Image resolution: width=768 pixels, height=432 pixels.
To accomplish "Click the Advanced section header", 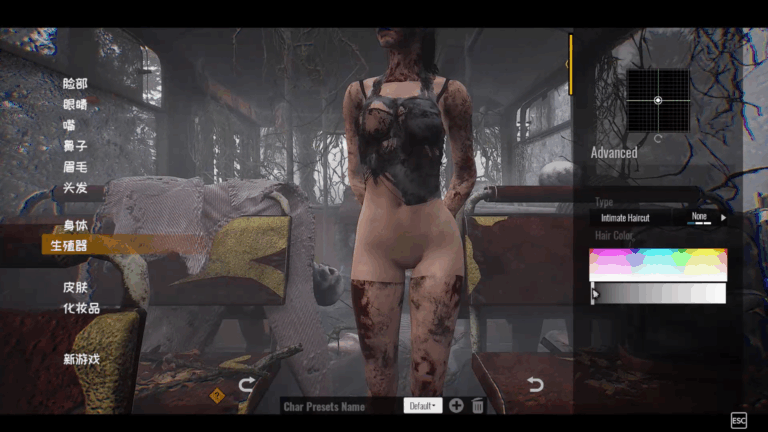I will 614,153.
